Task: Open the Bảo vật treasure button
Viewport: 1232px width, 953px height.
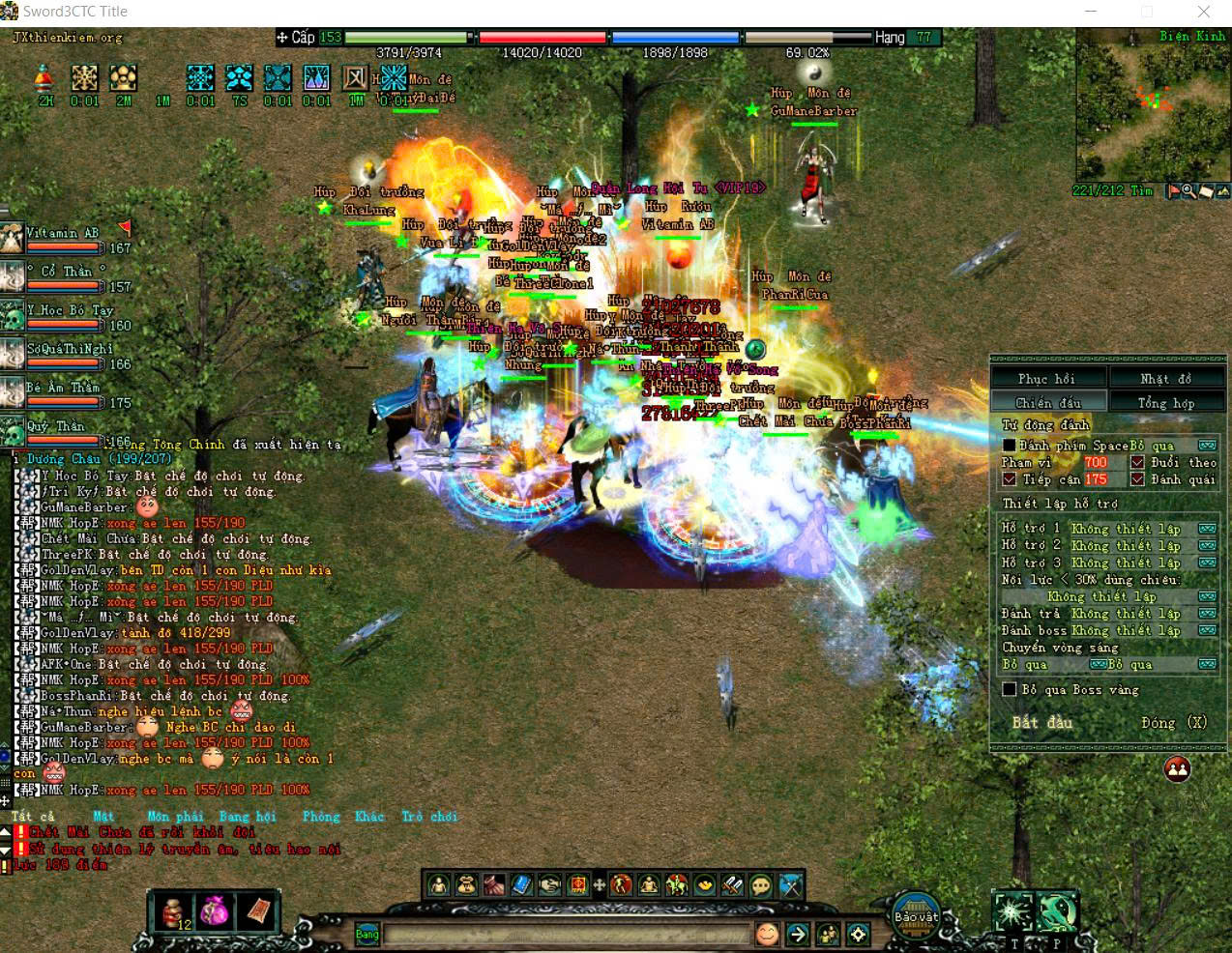Action: pyautogui.click(x=916, y=917)
